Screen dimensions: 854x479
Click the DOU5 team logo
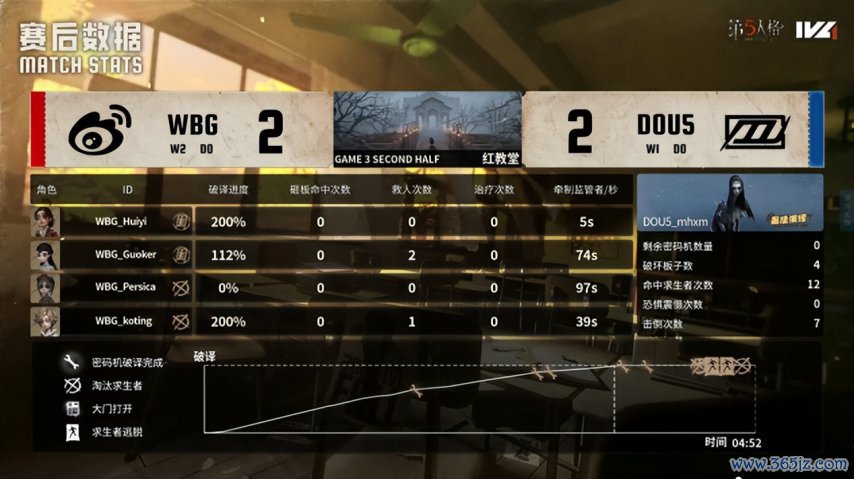click(753, 130)
